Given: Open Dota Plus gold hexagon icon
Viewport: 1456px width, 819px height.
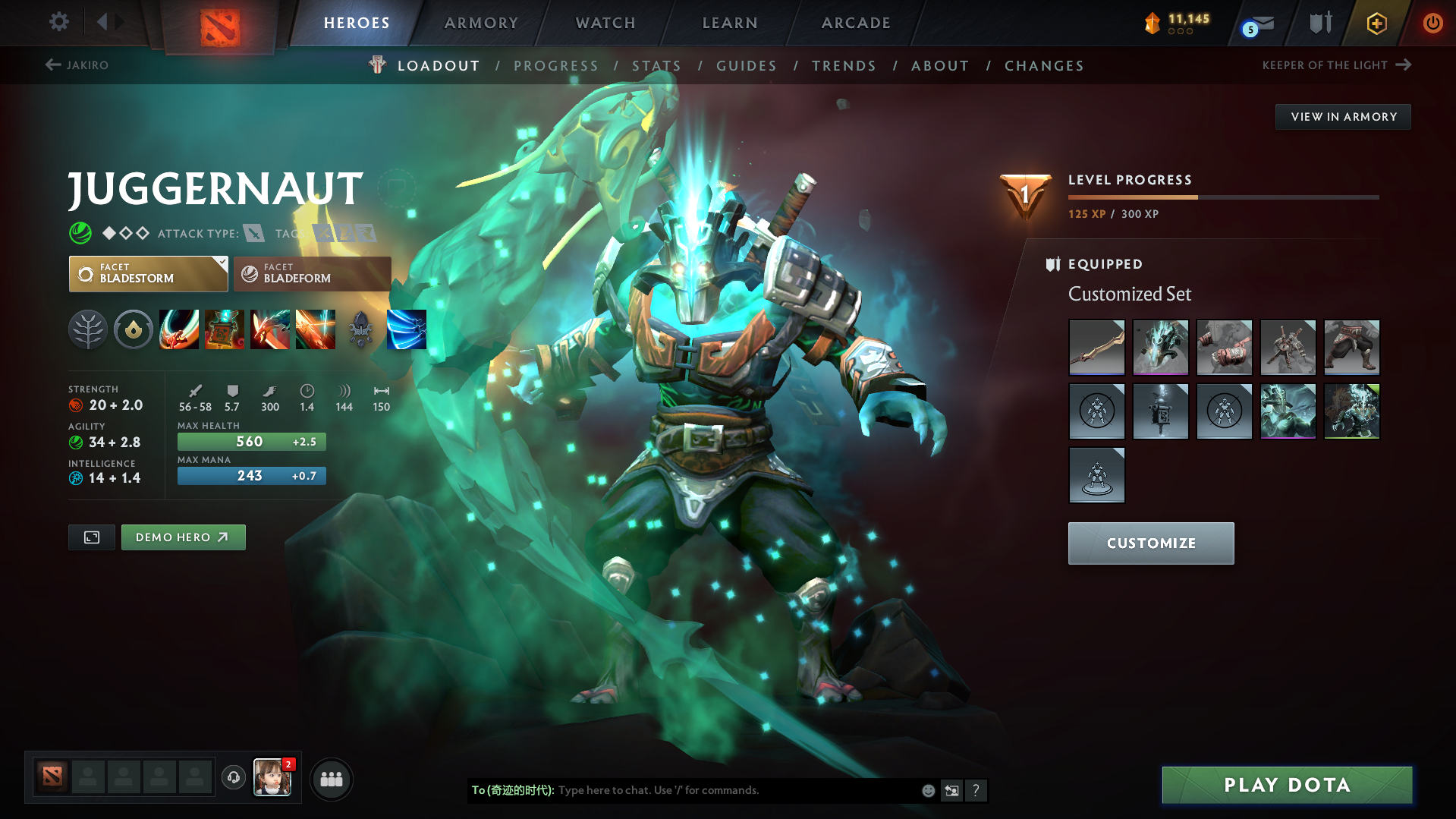Looking at the screenshot, I should 1376,23.
